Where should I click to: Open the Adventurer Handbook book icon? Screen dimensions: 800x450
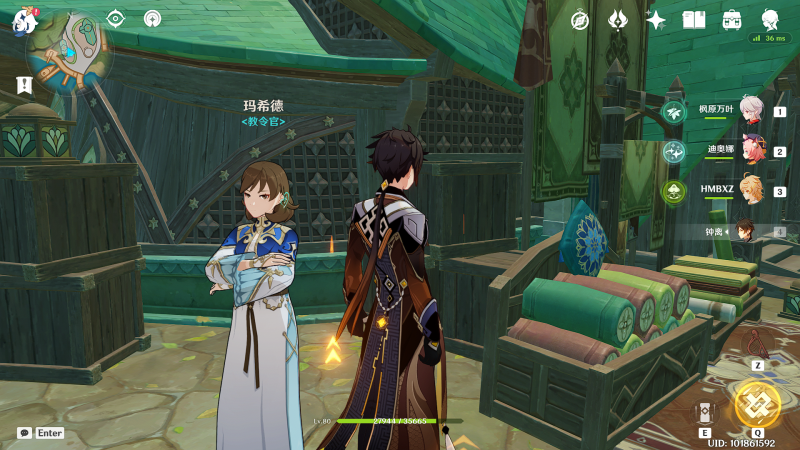pos(694,20)
